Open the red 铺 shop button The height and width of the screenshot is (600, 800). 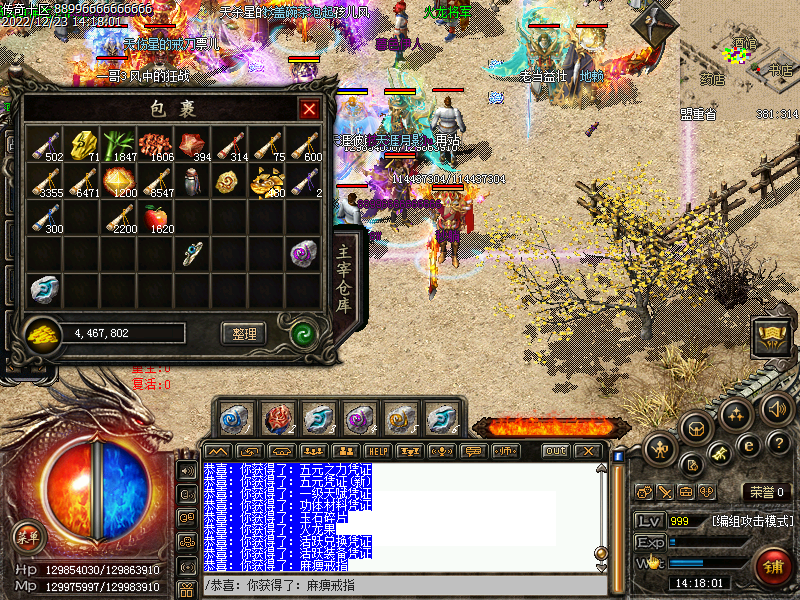pyautogui.click(x=773, y=568)
